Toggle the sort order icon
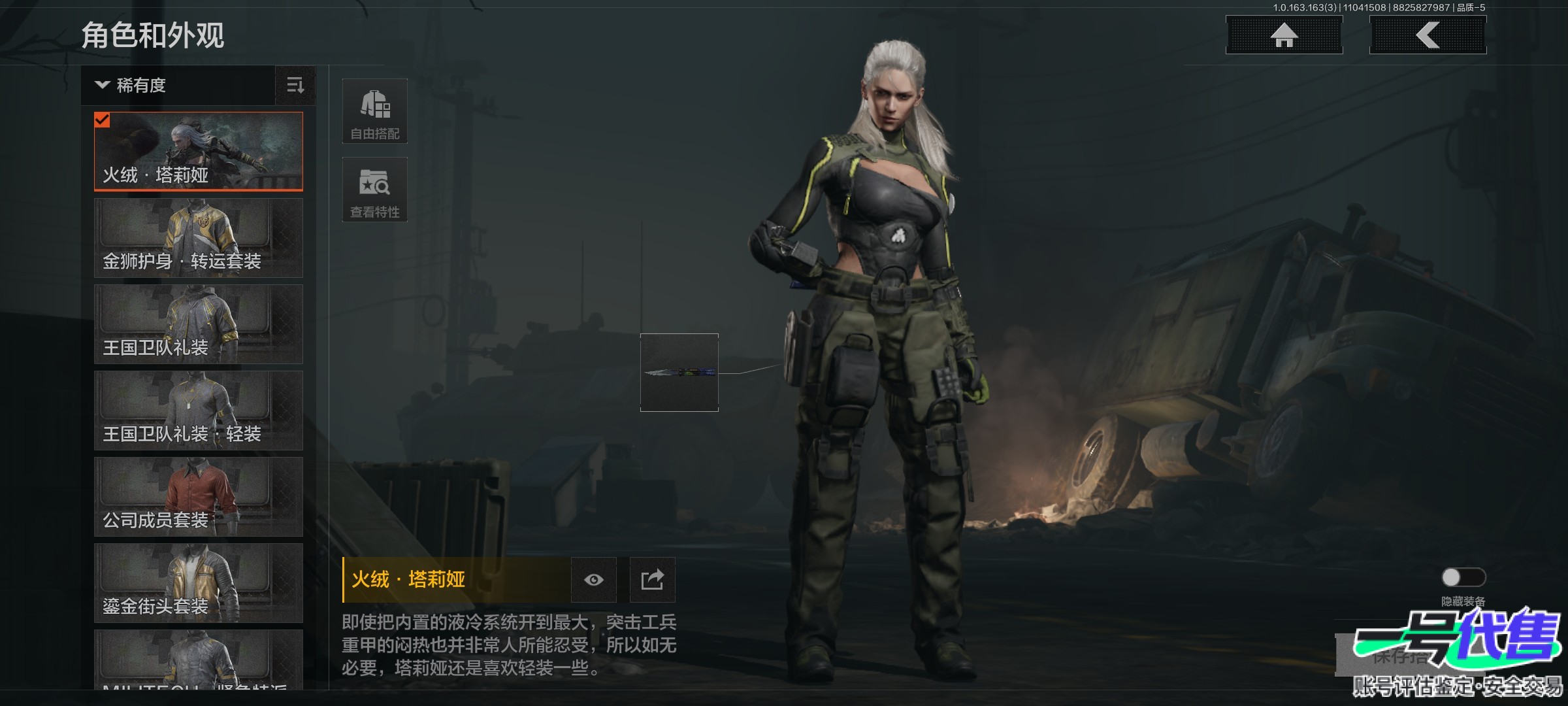Image resolution: width=1568 pixels, height=706 pixels. click(x=295, y=86)
